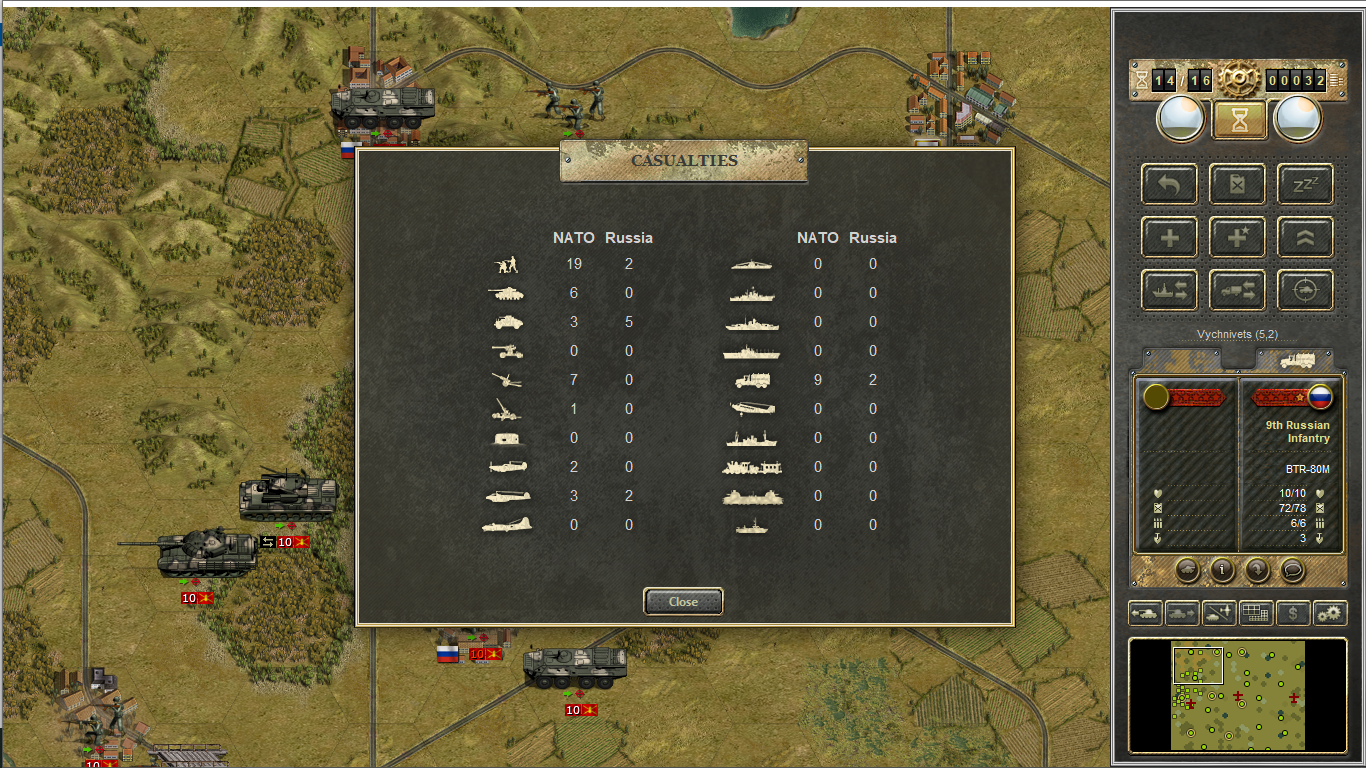Show unit information with the 'i' button

pos(1222,570)
